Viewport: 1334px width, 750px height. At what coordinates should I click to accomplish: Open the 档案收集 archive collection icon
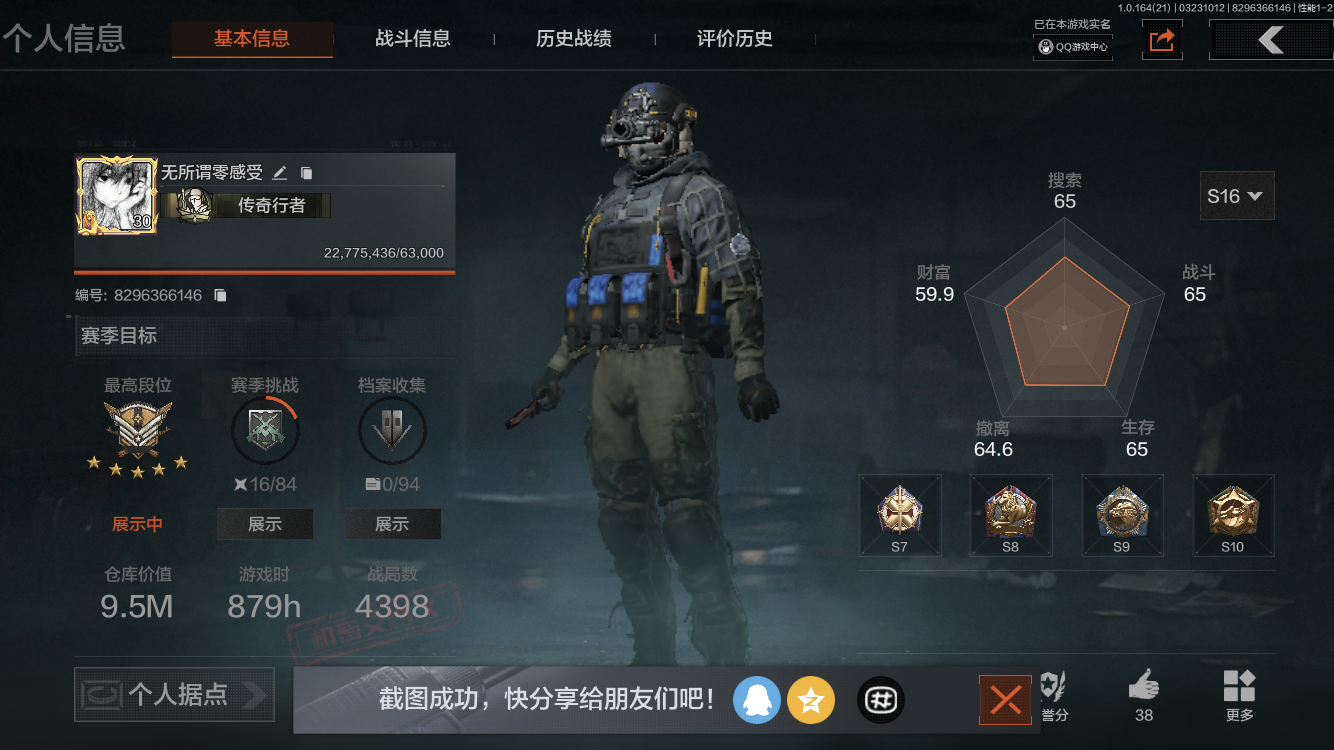(x=392, y=430)
